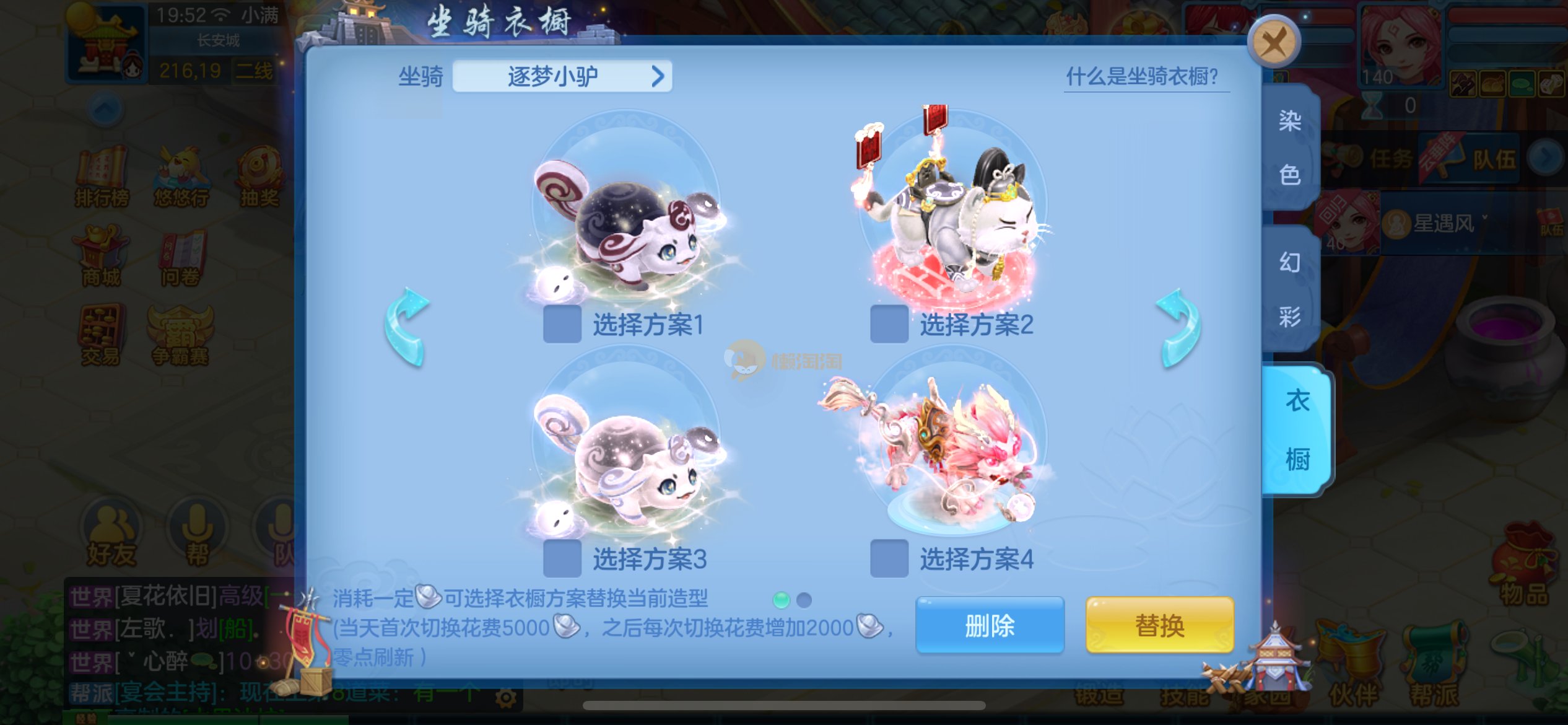The image size is (1568, 725).
Task: Open the 逐梦小驴 mount selector
Action: coord(562,76)
